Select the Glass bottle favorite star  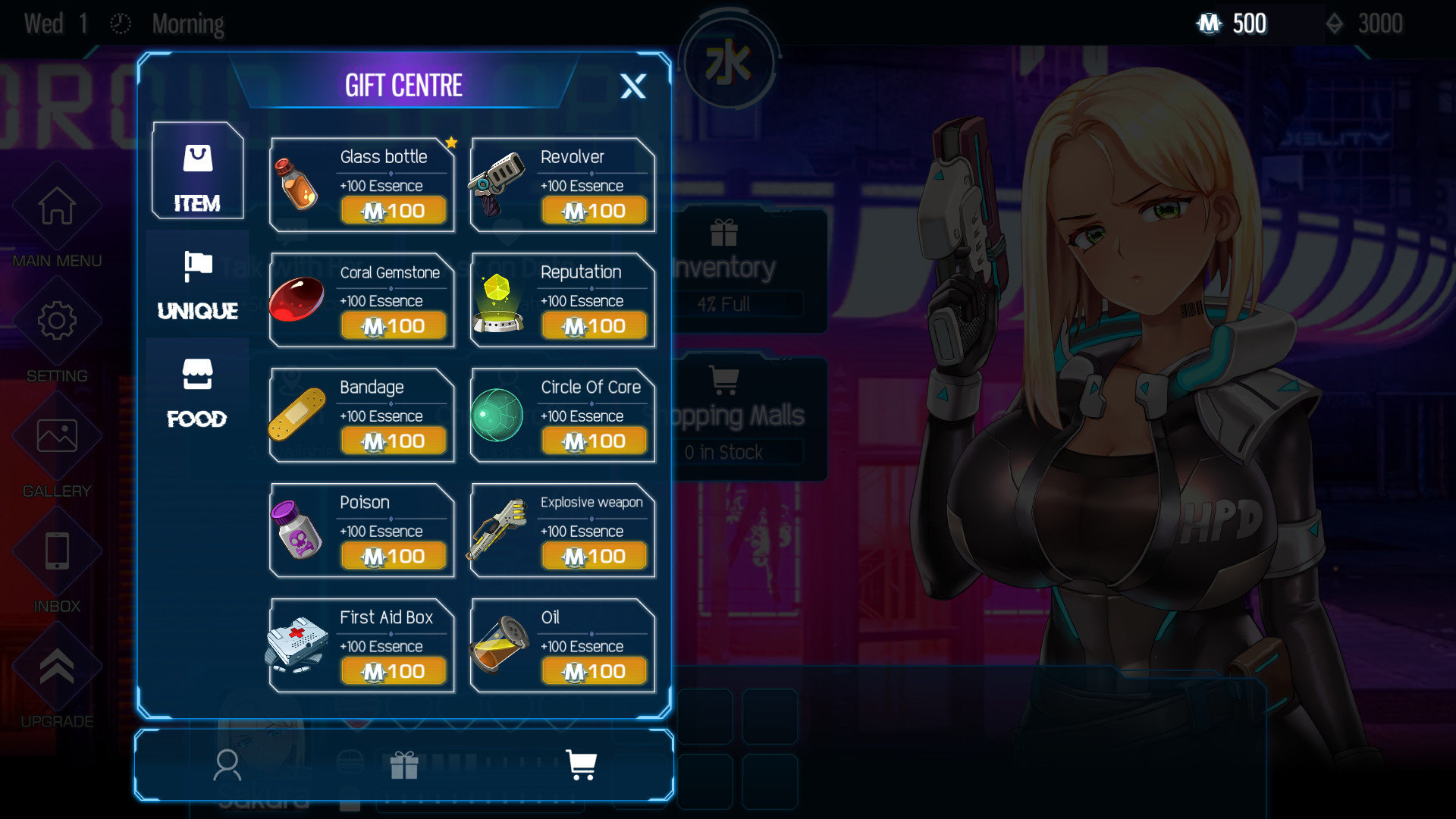point(452,142)
